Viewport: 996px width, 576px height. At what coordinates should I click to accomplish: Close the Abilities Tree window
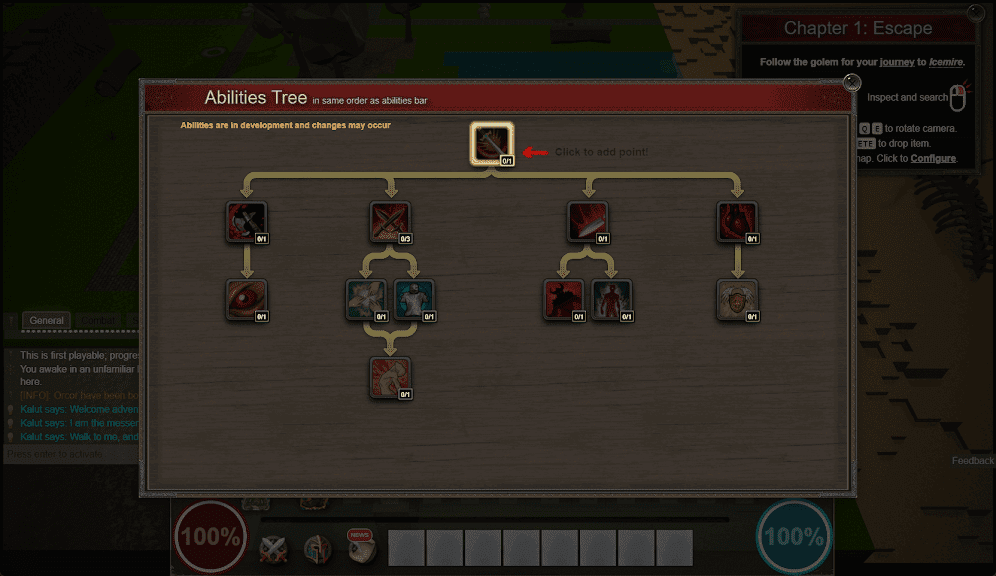(x=852, y=82)
